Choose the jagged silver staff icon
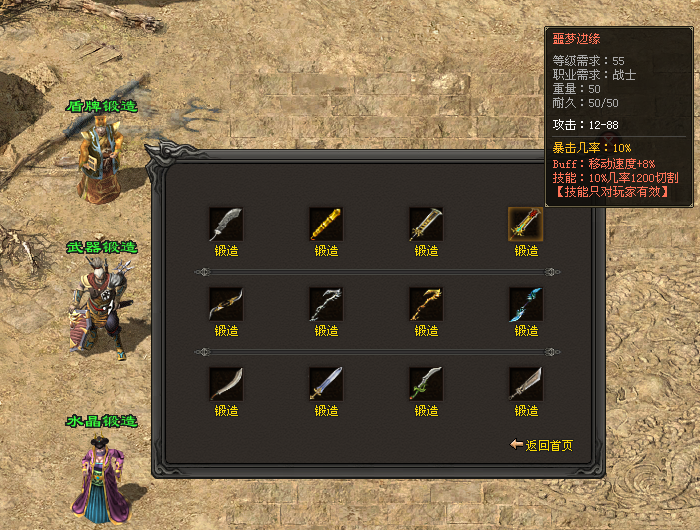This screenshot has height=530, width=700. tap(326, 304)
